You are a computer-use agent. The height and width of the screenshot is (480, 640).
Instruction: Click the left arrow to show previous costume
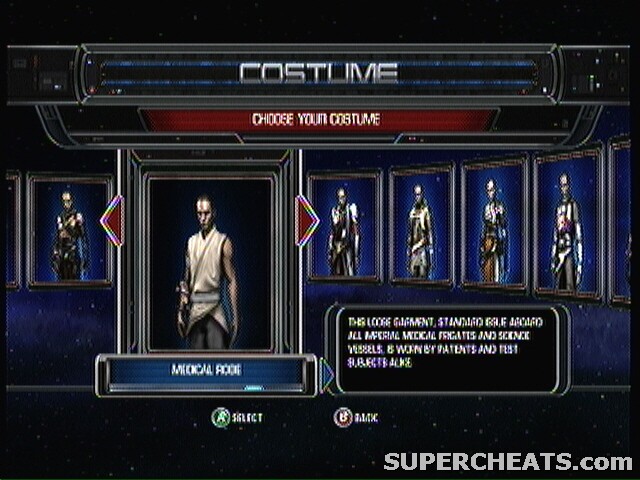tap(113, 221)
